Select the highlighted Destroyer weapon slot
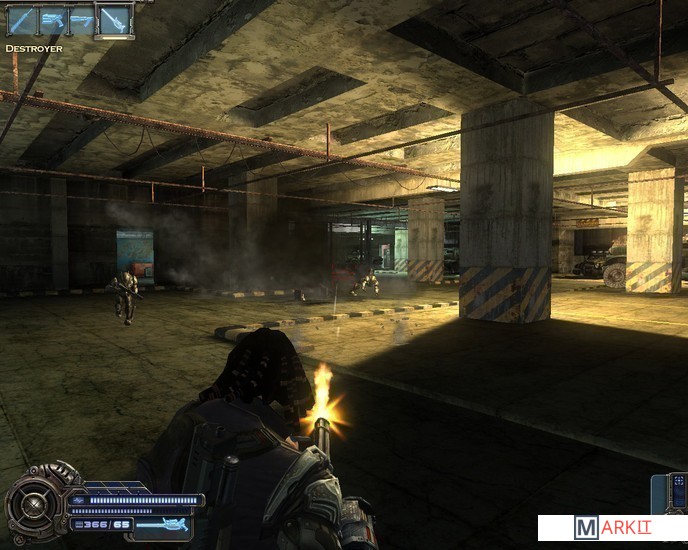The height and width of the screenshot is (550, 688). 112,21
